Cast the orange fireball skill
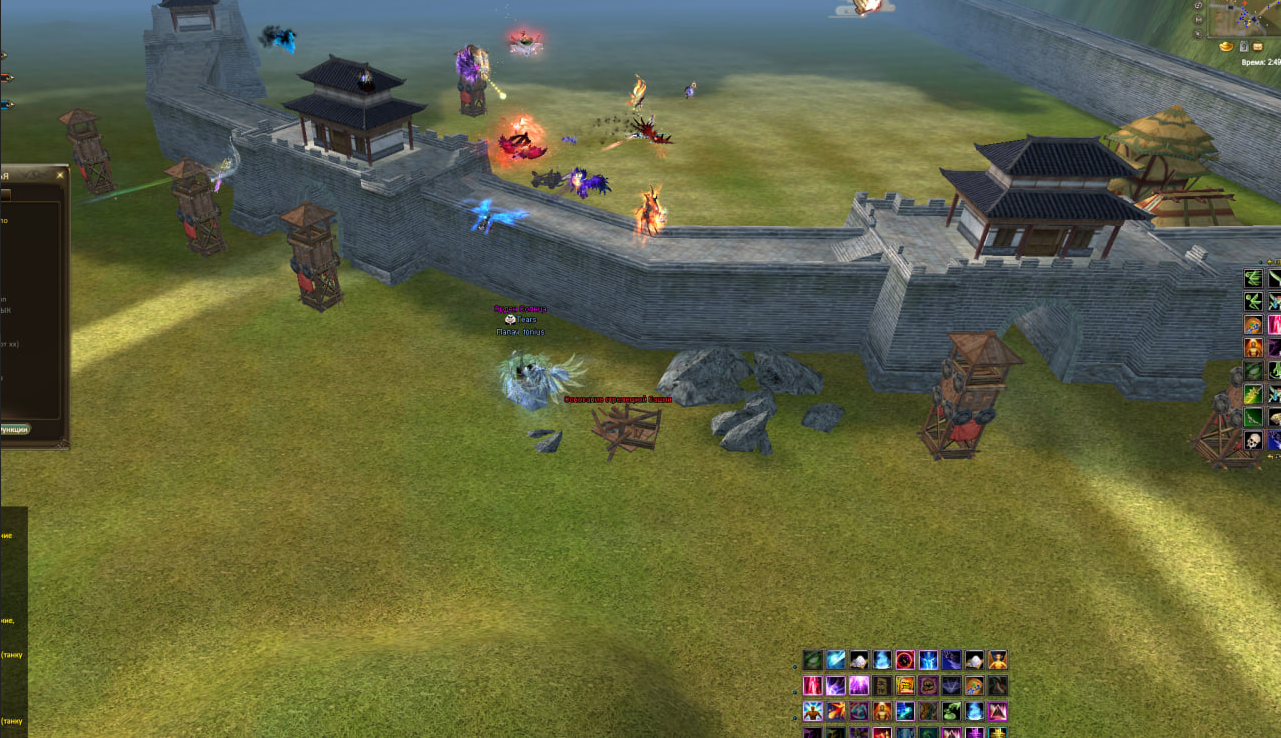The height and width of the screenshot is (738, 1281). point(836,711)
